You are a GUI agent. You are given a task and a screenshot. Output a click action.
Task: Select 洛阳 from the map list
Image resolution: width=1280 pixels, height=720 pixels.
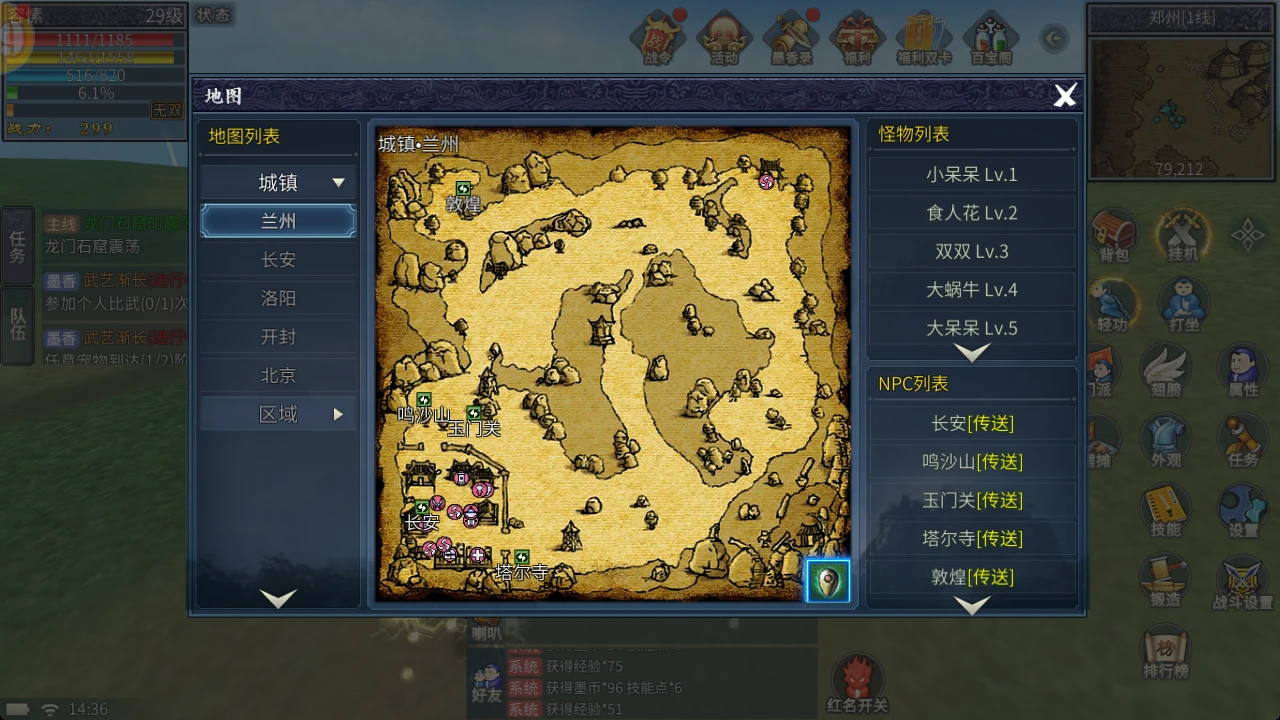278,297
